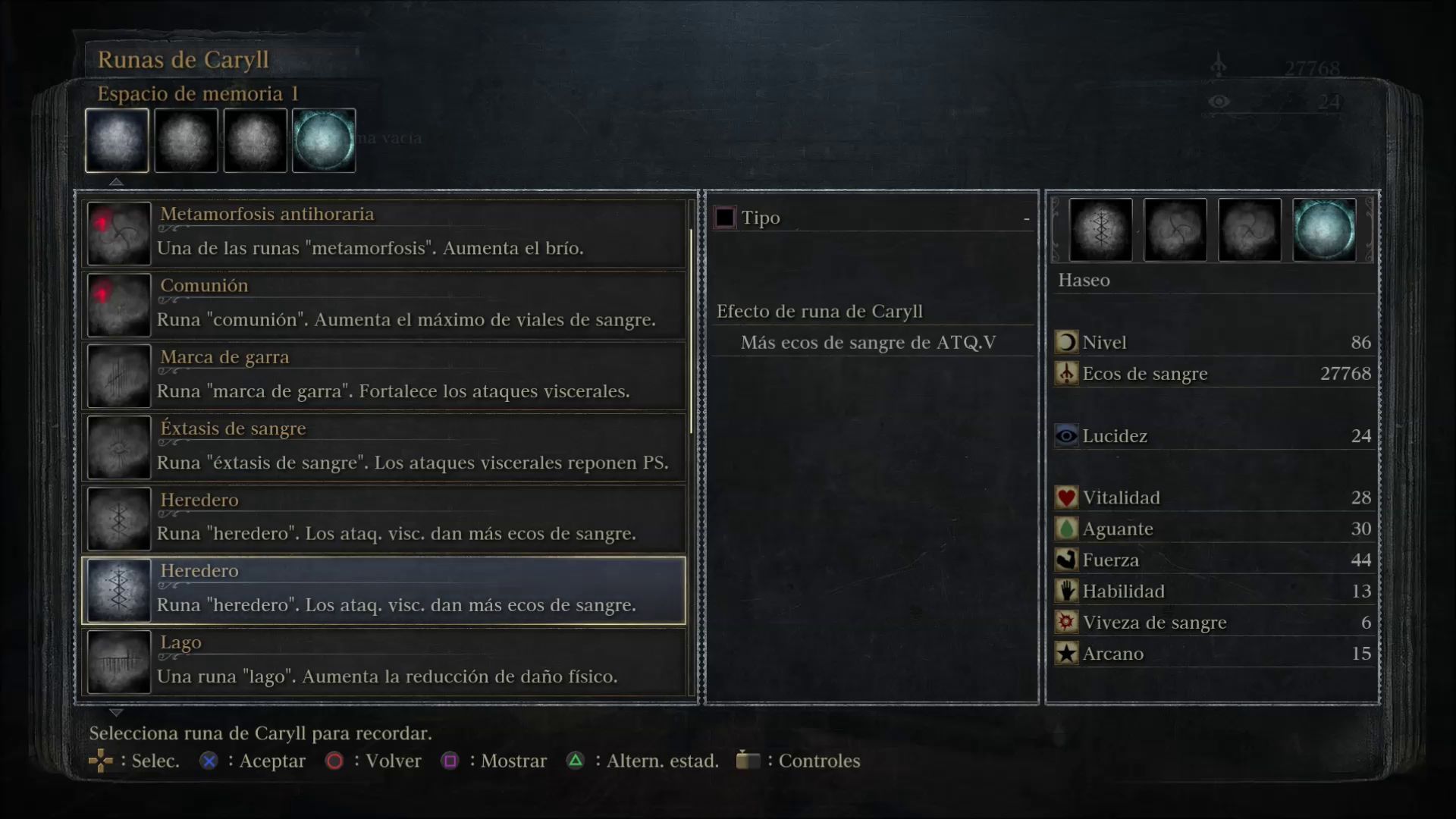The width and height of the screenshot is (1456, 819).
Task: Click the up arrow above the rune list
Action: coord(116,182)
